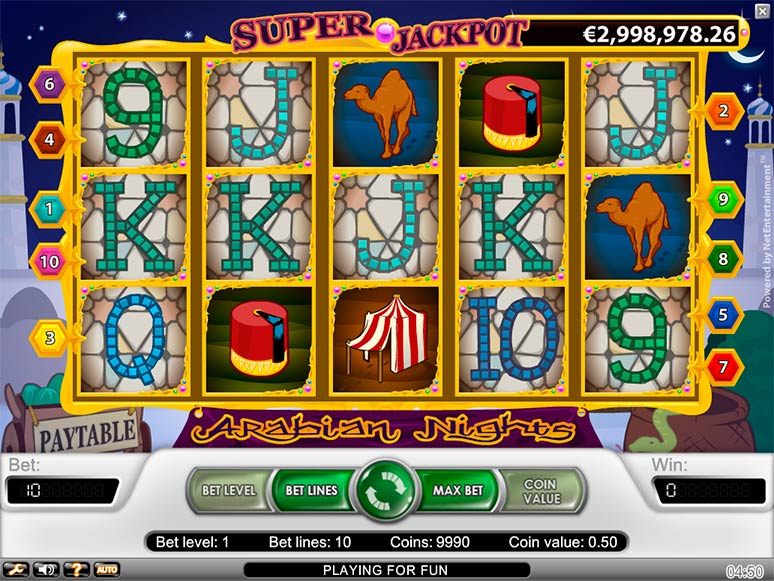Select bet line 6 marker
Viewport: 774px width, 581px height.
pos(48,84)
